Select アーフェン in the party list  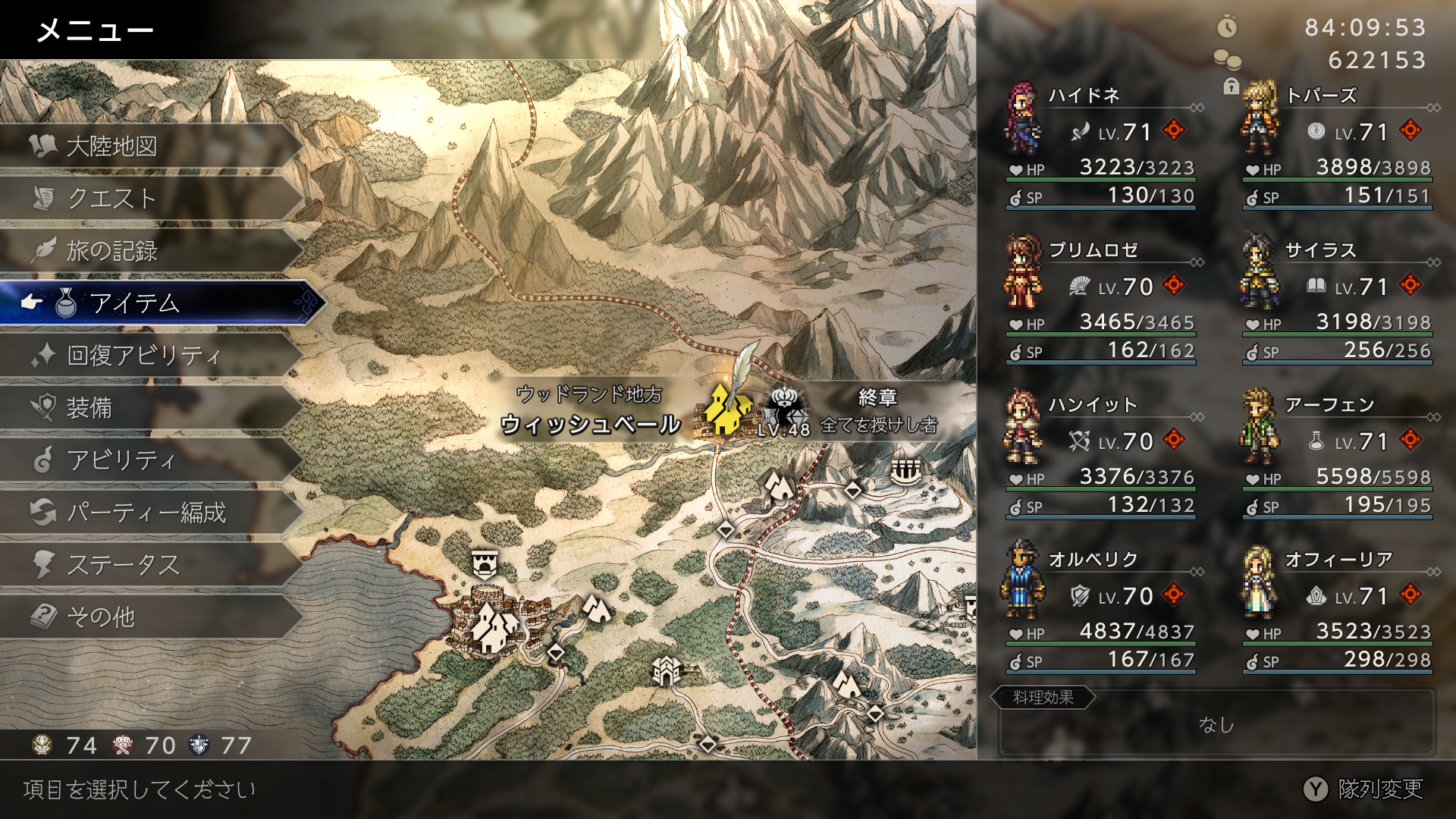click(x=1338, y=457)
